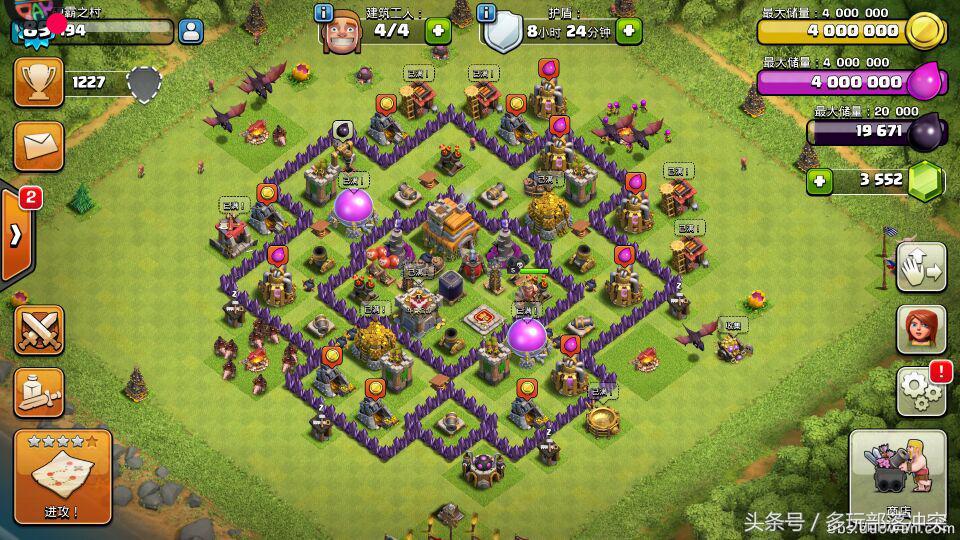Buy gems with green plus button
960x540 pixels.
(820, 181)
